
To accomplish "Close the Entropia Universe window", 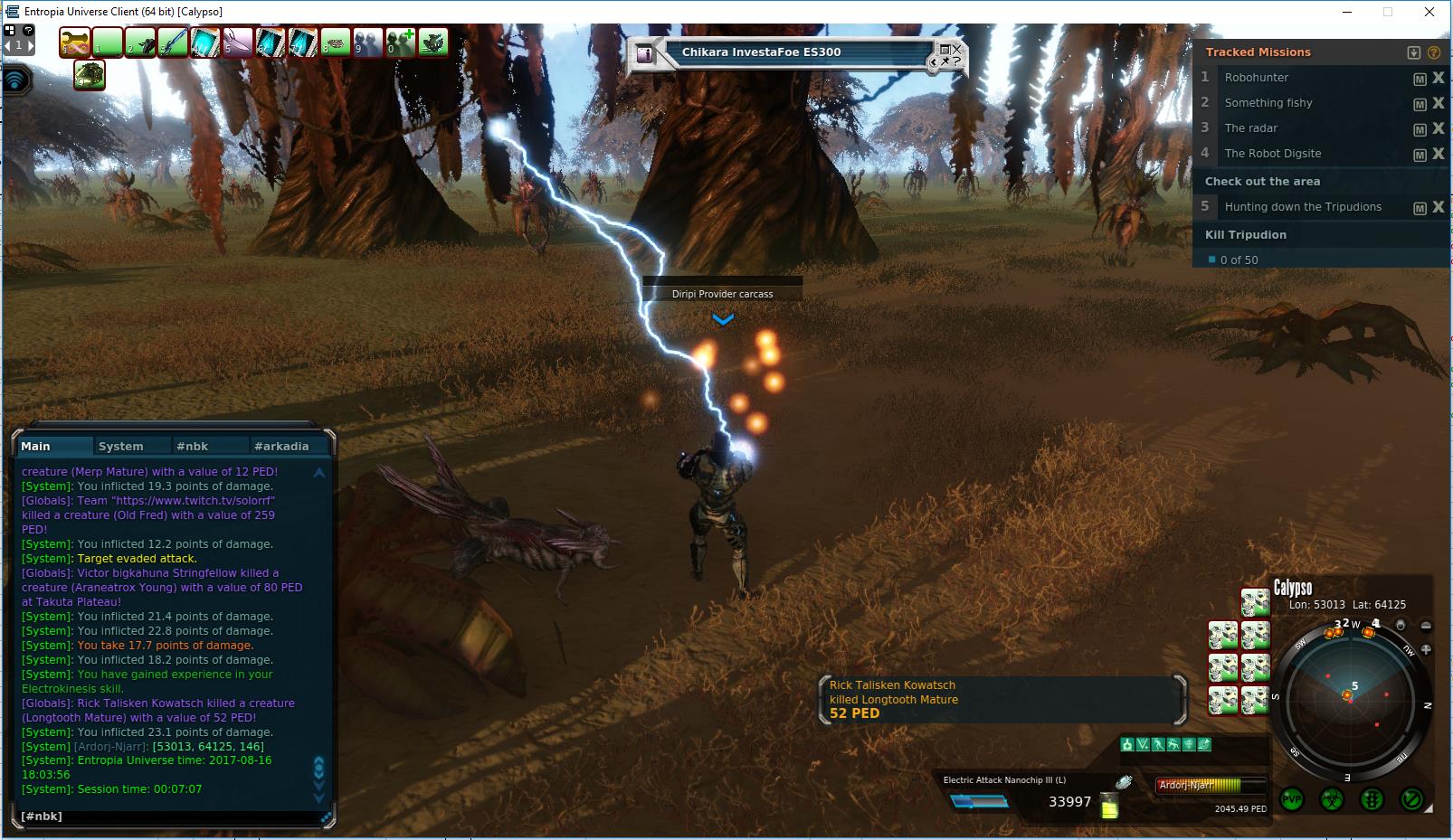I will click(x=1429, y=12).
